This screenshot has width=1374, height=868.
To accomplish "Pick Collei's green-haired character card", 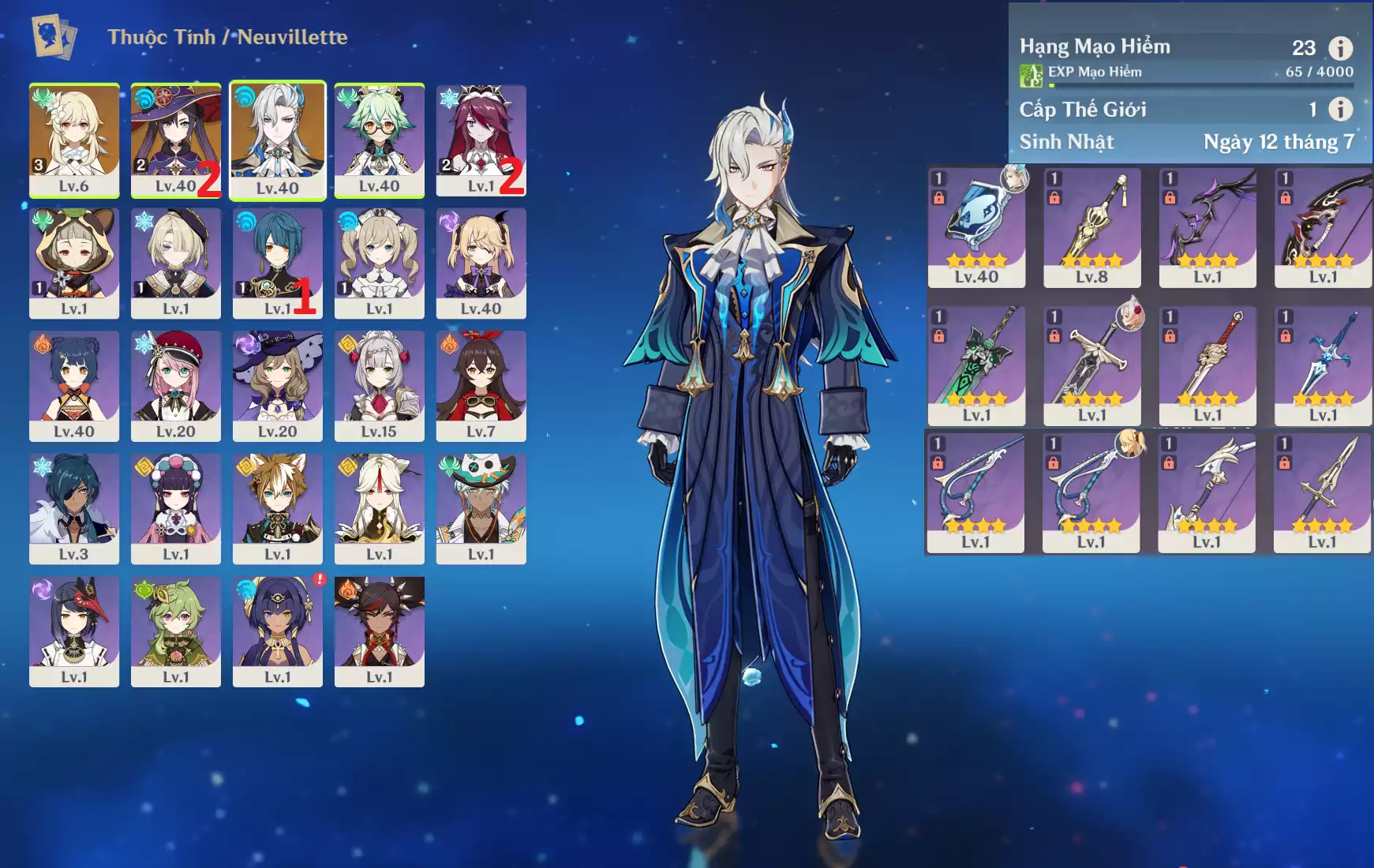I will tap(175, 630).
